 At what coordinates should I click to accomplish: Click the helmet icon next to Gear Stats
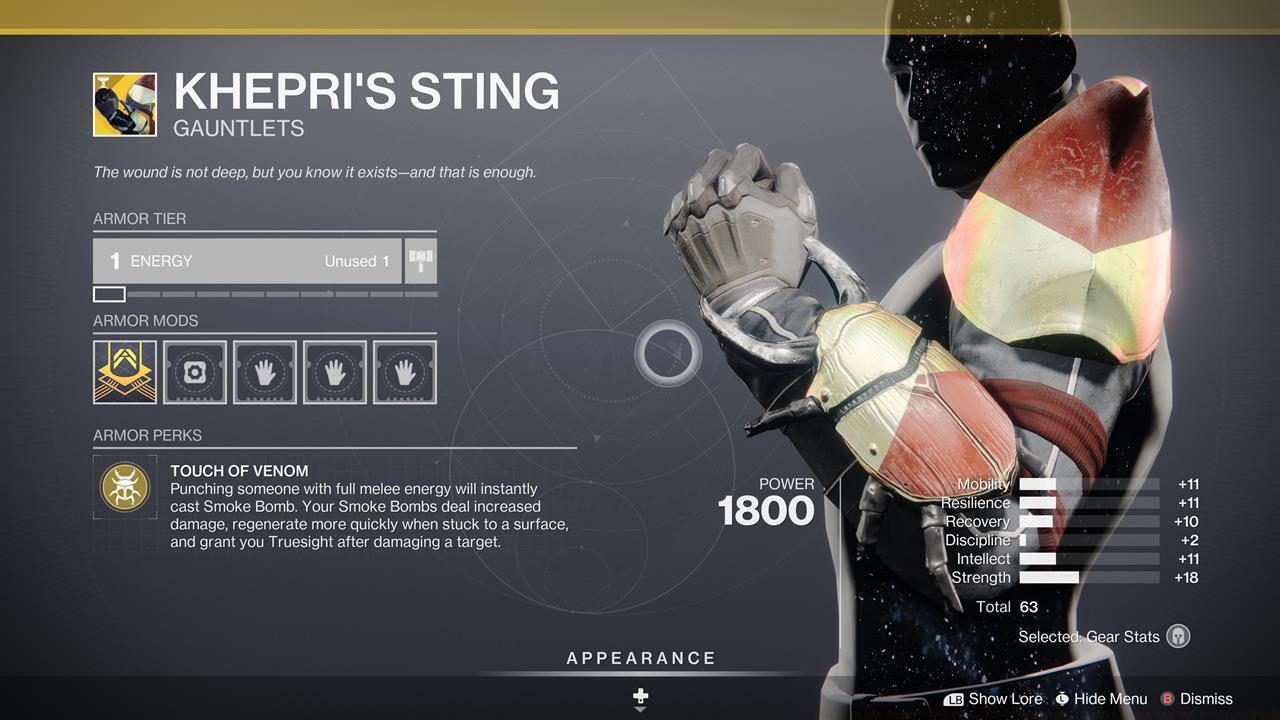pos(1176,636)
